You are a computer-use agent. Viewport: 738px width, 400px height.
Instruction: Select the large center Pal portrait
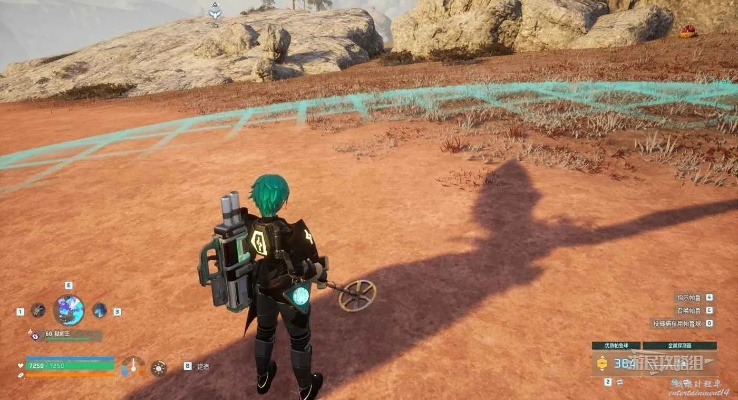point(68,310)
